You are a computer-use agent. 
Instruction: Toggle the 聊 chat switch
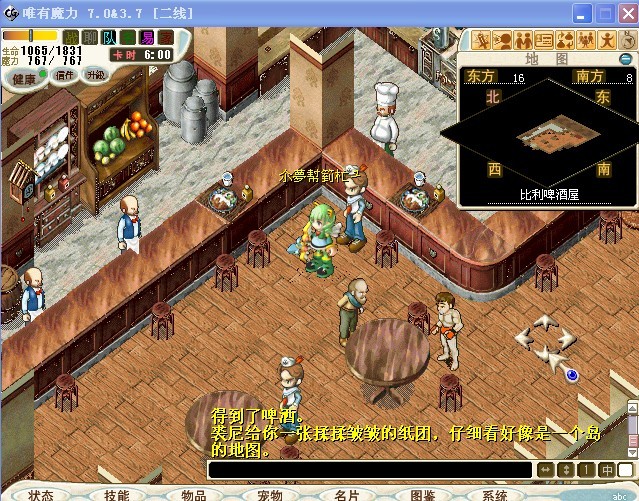92,37
